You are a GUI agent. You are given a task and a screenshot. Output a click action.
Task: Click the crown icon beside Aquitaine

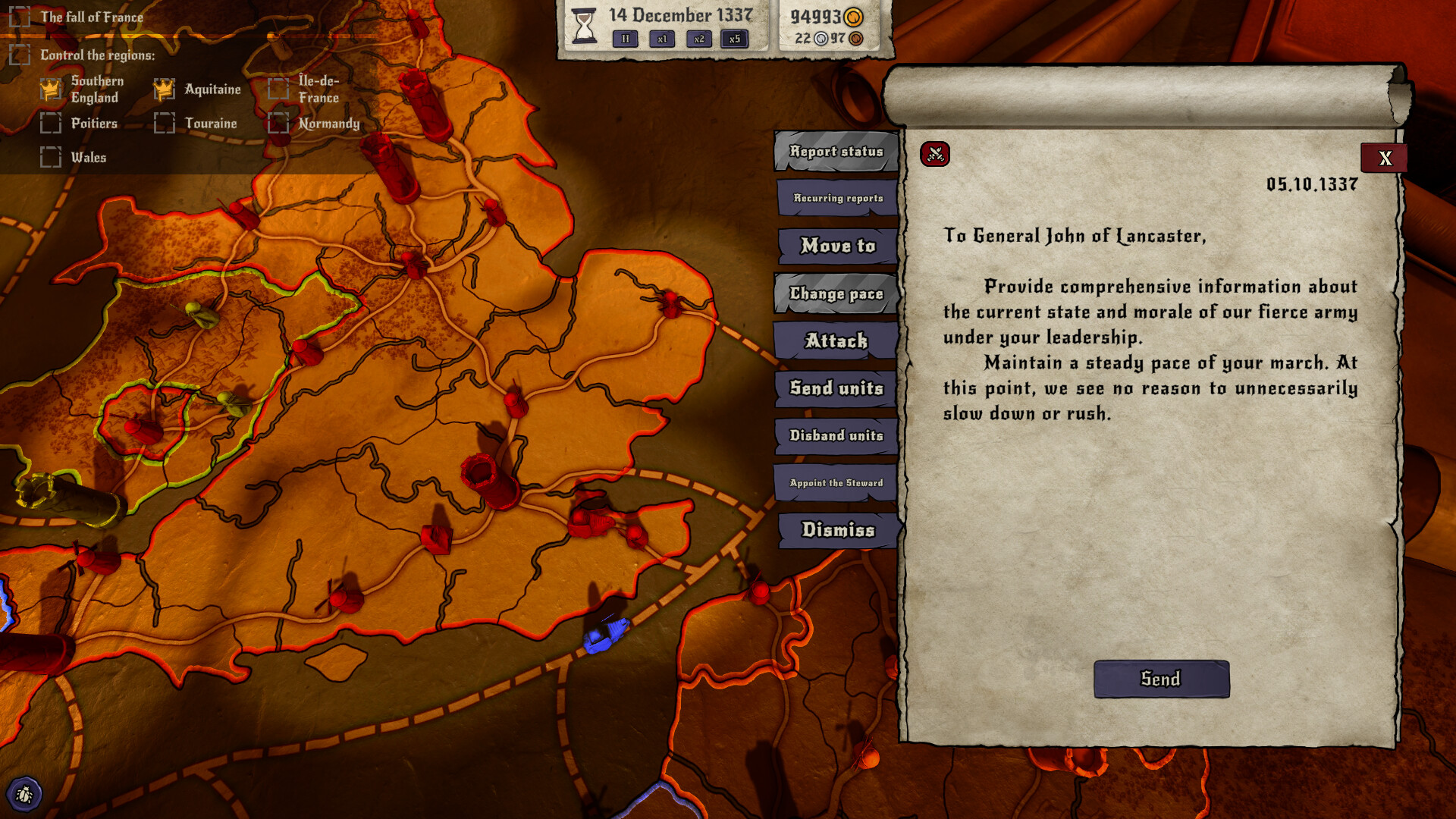[x=164, y=89]
